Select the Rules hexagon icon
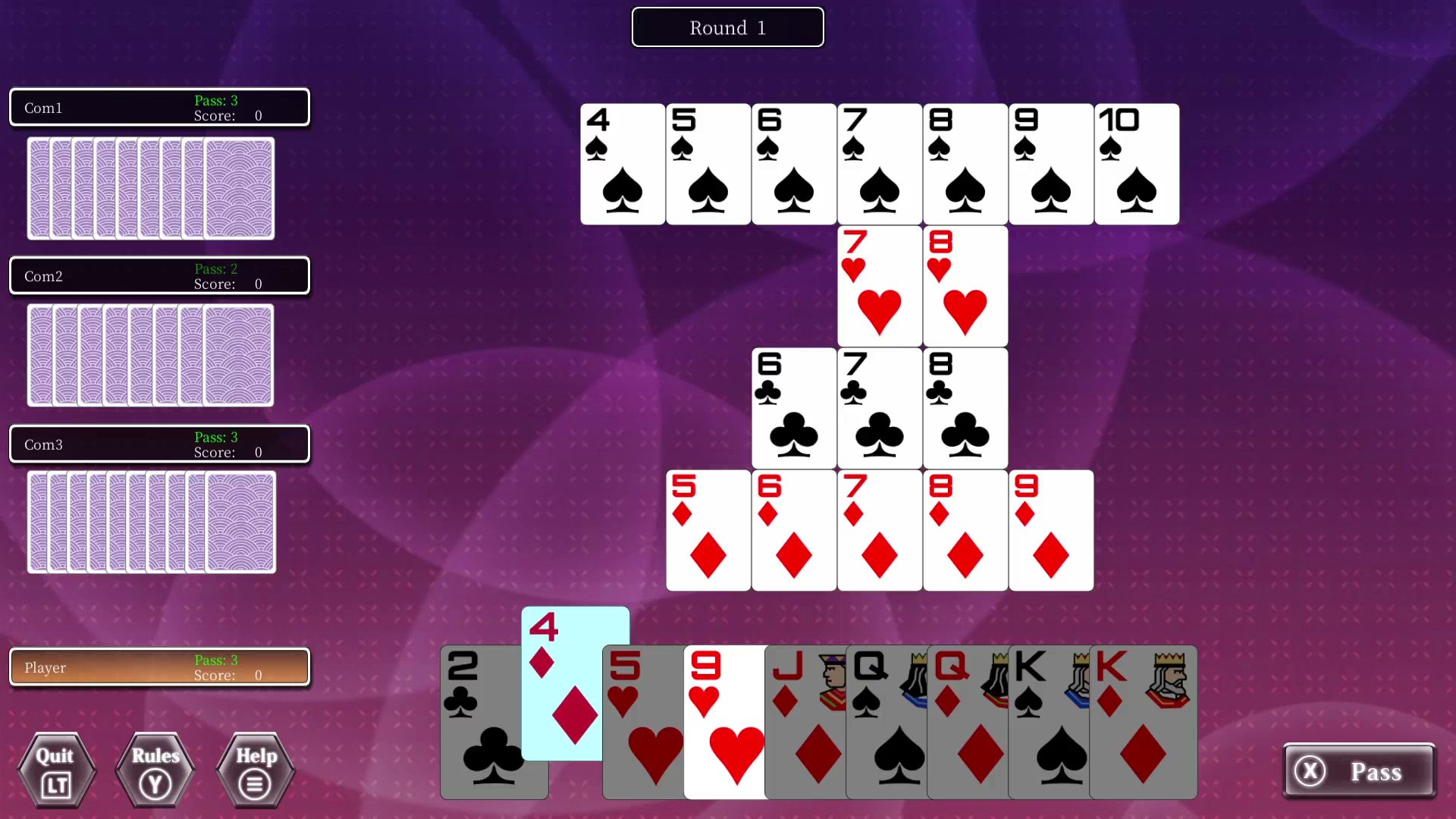The image size is (1456, 819). pyautogui.click(x=155, y=770)
